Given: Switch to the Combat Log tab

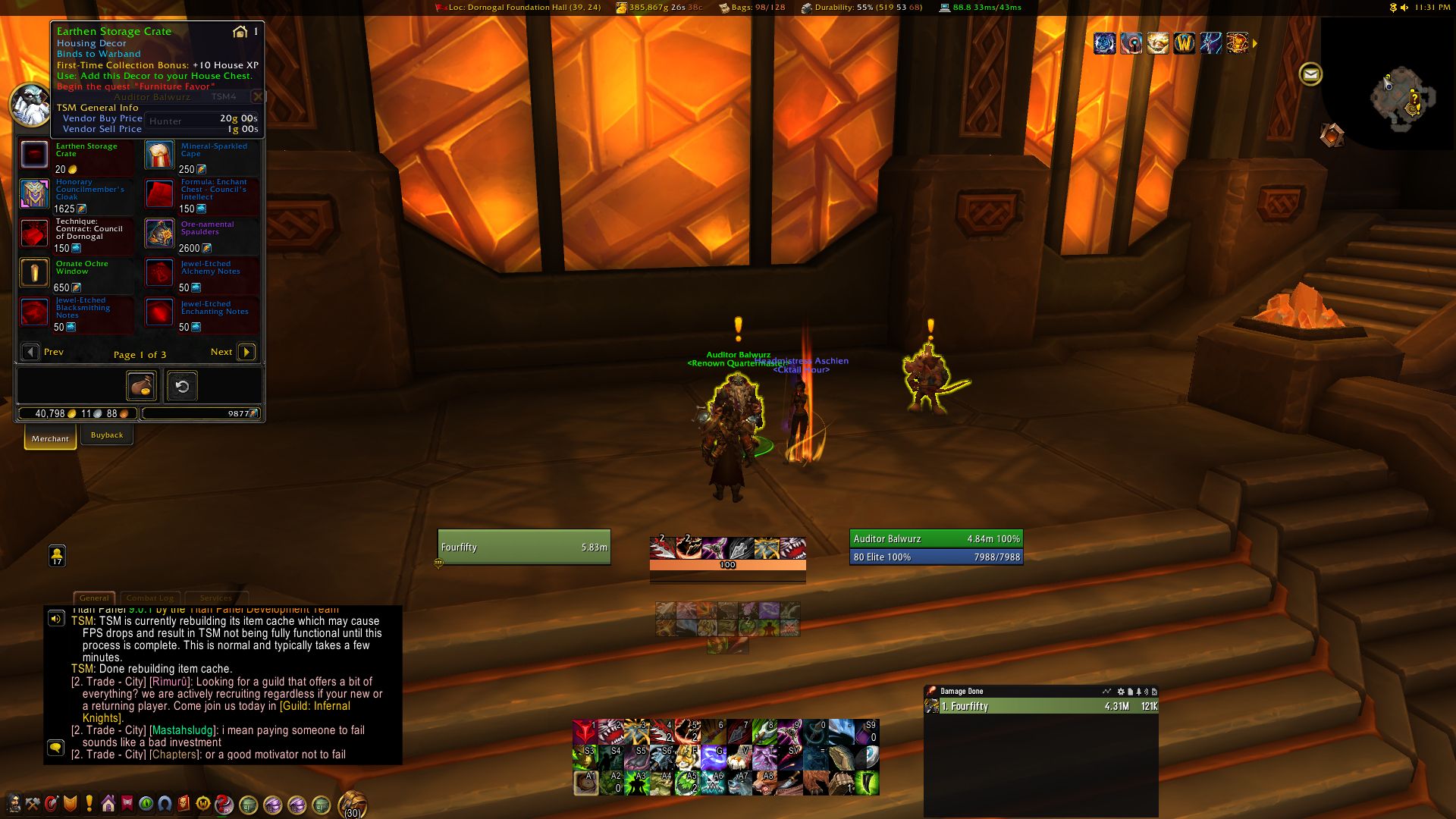Looking at the screenshot, I should pos(149,598).
